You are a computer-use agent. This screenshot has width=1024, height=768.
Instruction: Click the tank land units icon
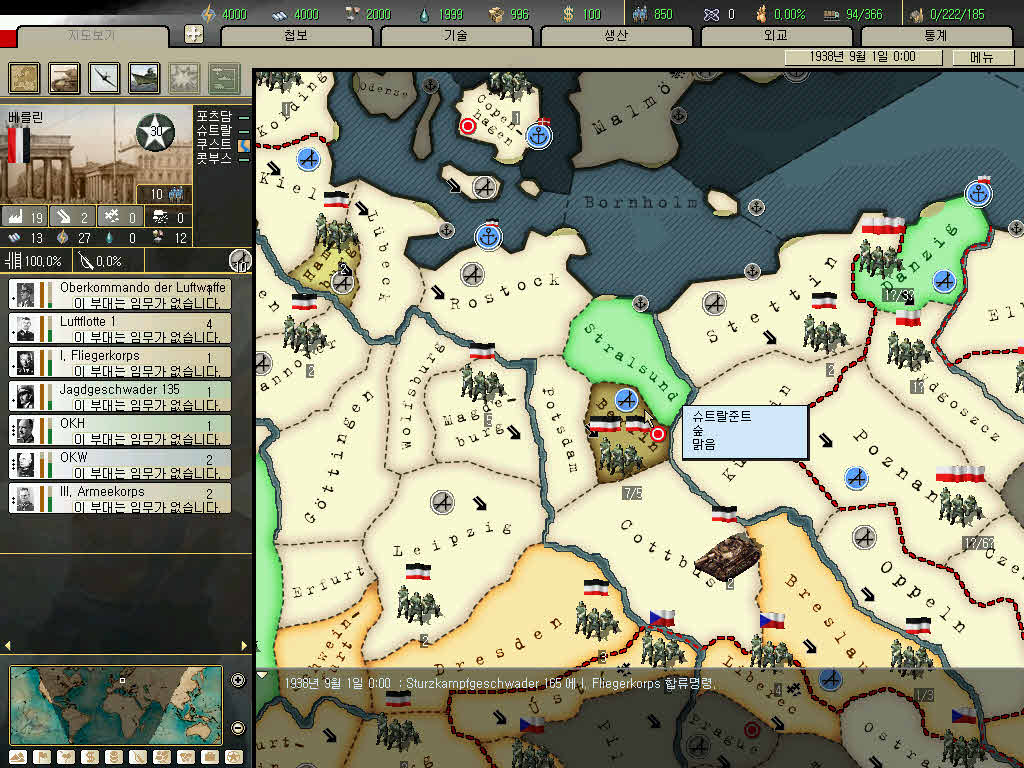[x=65, y=77]
